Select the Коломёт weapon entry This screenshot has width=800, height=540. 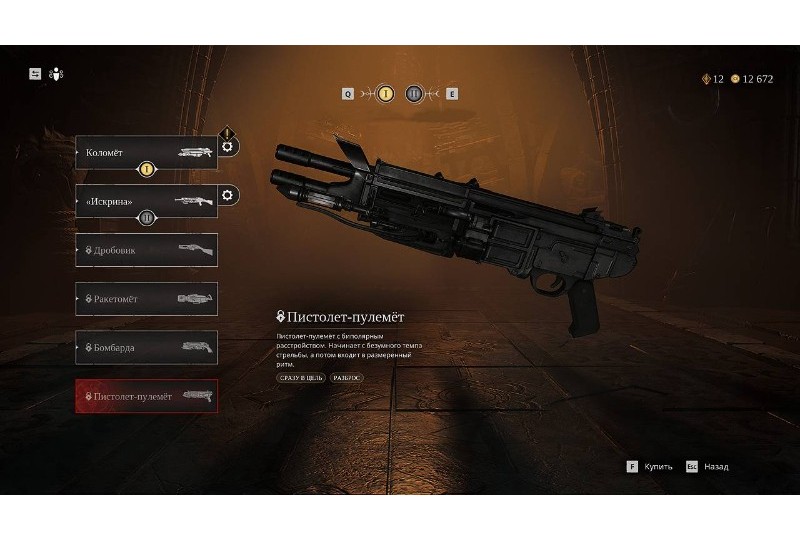146,154
